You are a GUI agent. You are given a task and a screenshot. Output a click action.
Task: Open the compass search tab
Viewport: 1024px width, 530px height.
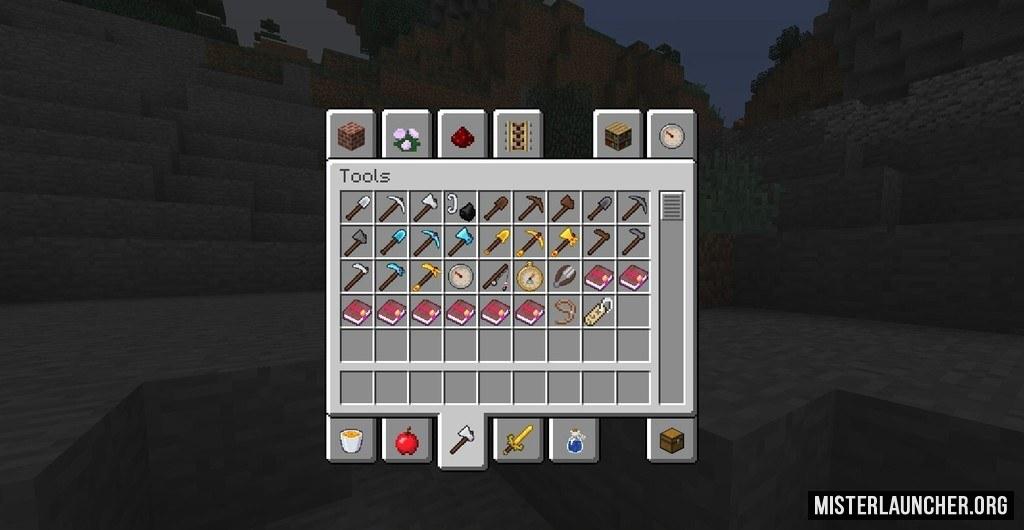(672, 136)
